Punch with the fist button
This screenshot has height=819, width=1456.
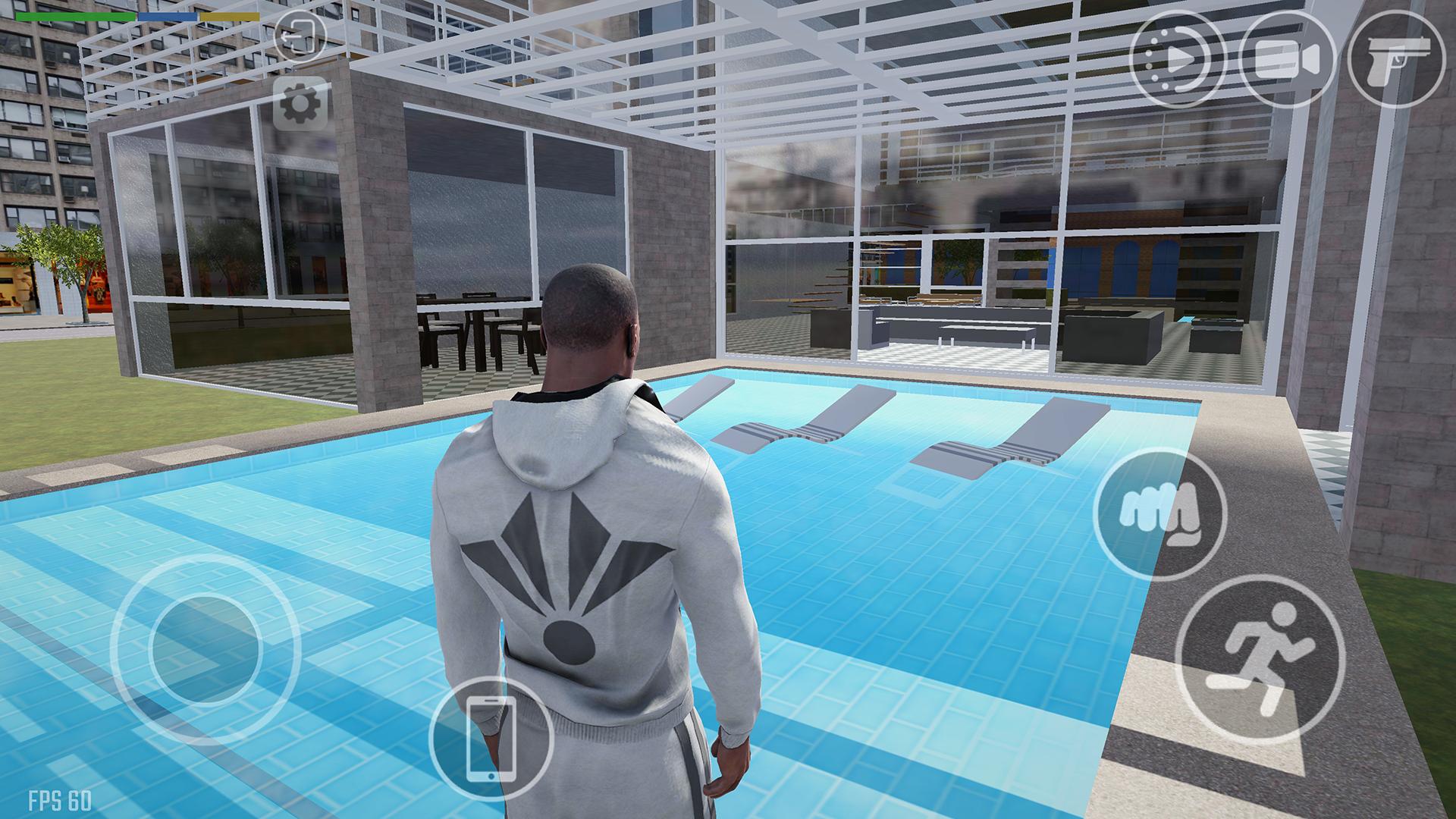tap(1160, 515)
